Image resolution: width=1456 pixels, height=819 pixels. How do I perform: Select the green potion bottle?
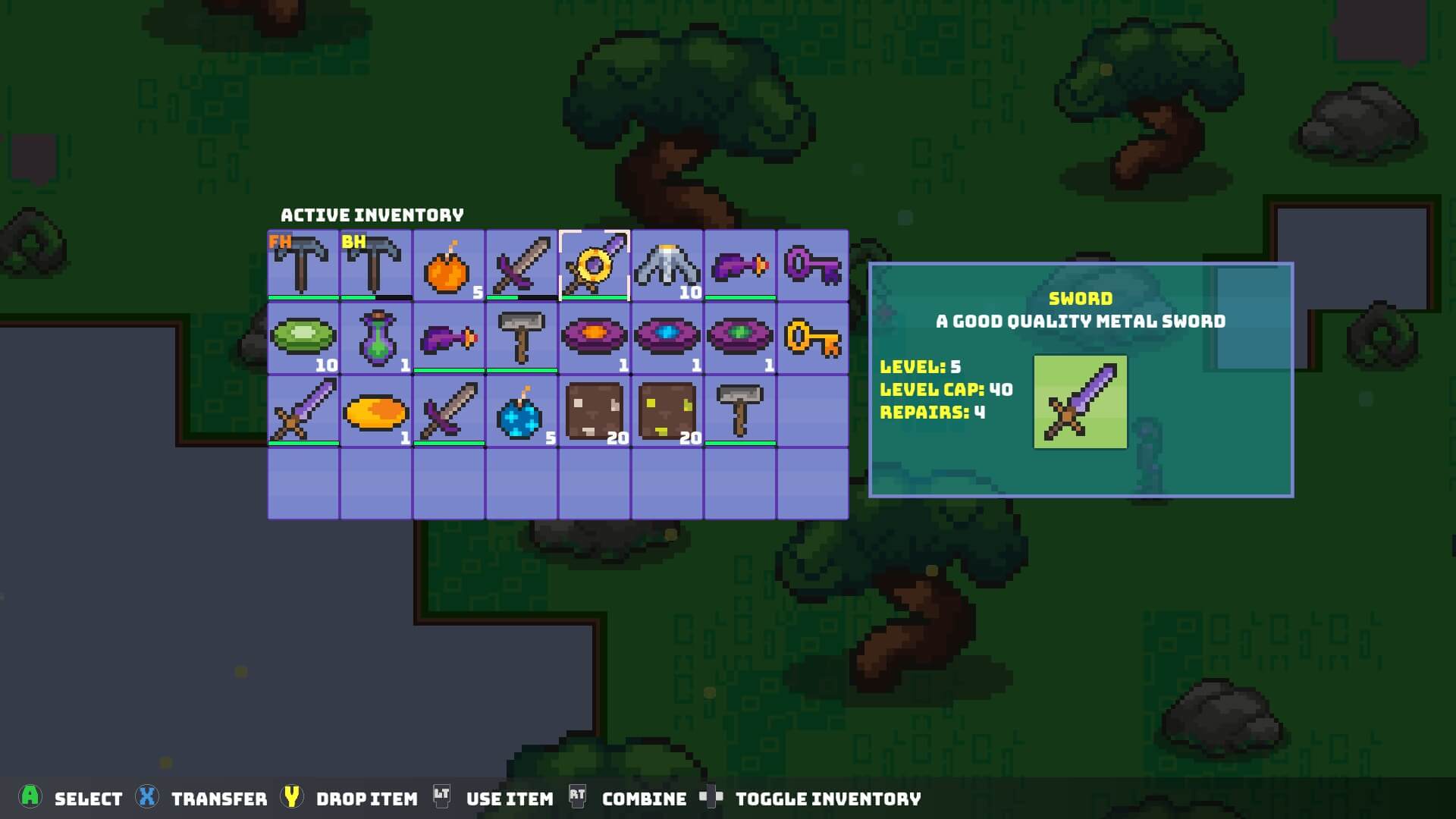click(x=376, y=338)
